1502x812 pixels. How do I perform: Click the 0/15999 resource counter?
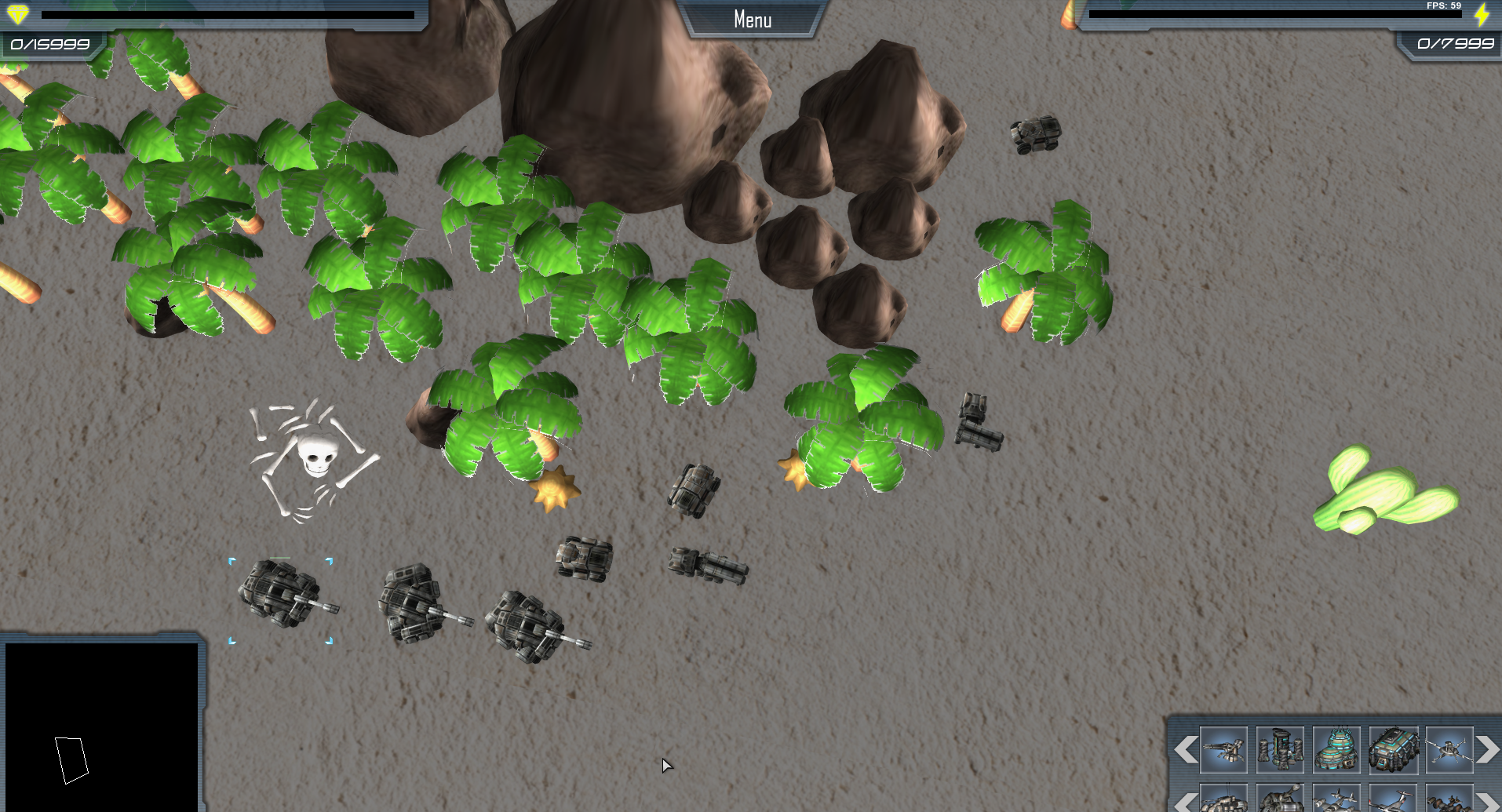pos(49,45)
